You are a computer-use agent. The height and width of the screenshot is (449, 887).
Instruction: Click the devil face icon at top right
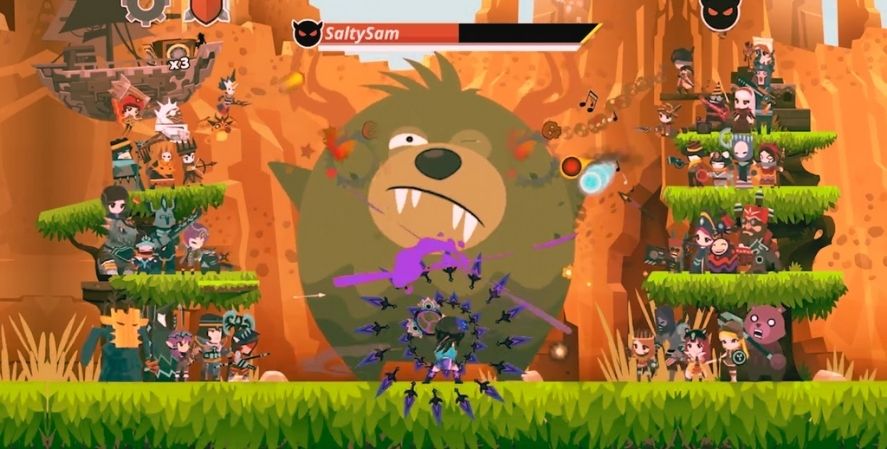719,13
